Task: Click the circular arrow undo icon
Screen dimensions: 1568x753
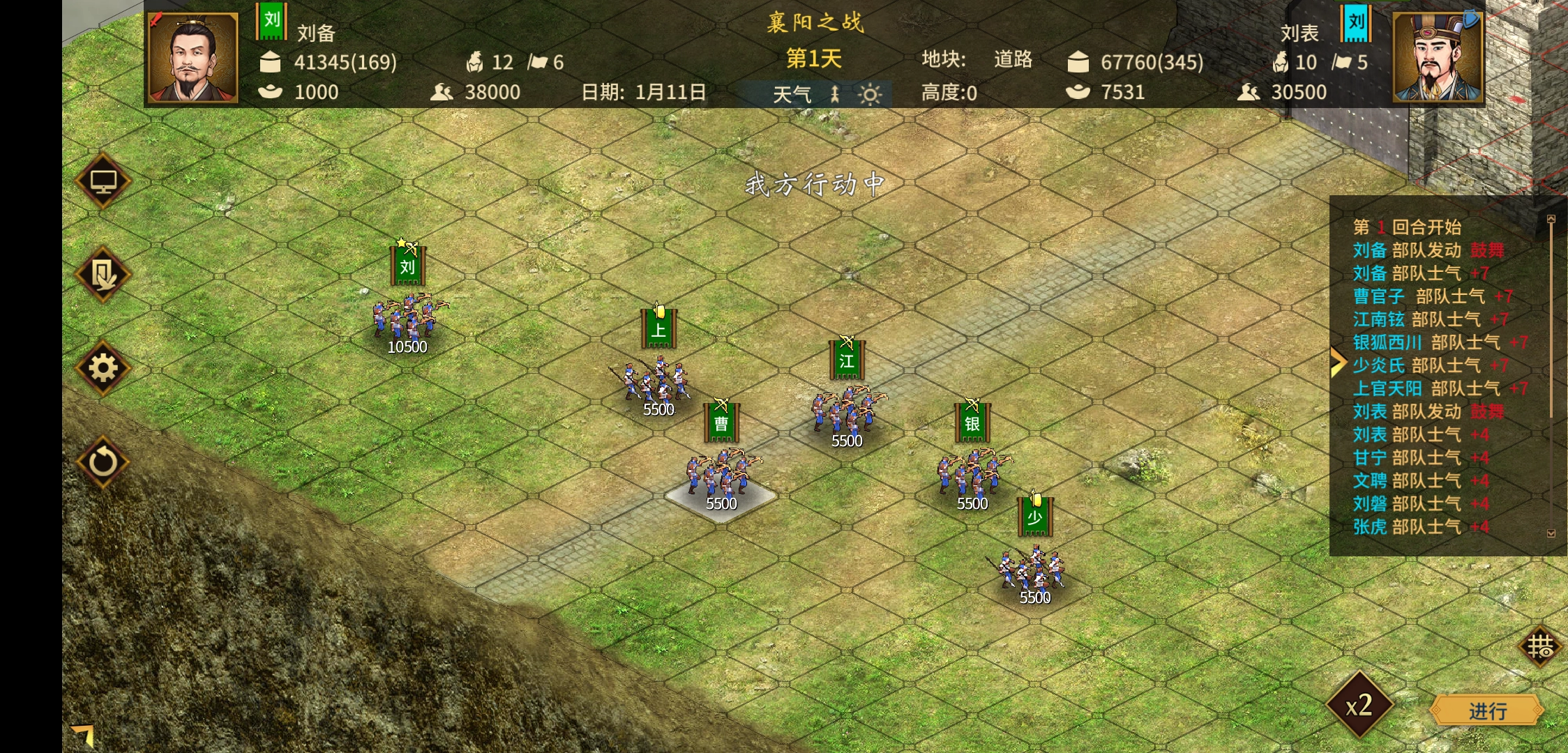Action: [x=103, y=462]
